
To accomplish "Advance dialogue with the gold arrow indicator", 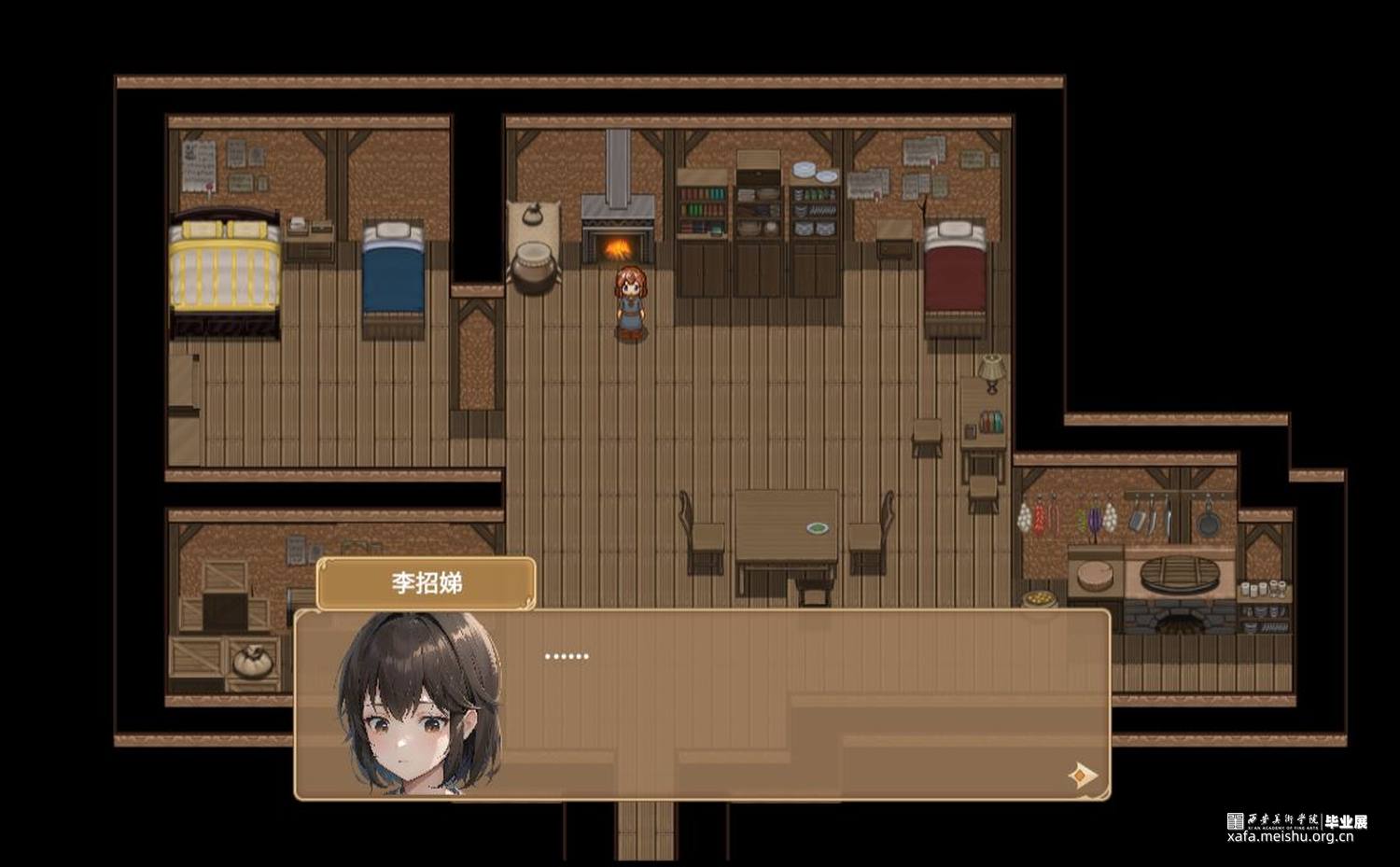I will 1082,775.
